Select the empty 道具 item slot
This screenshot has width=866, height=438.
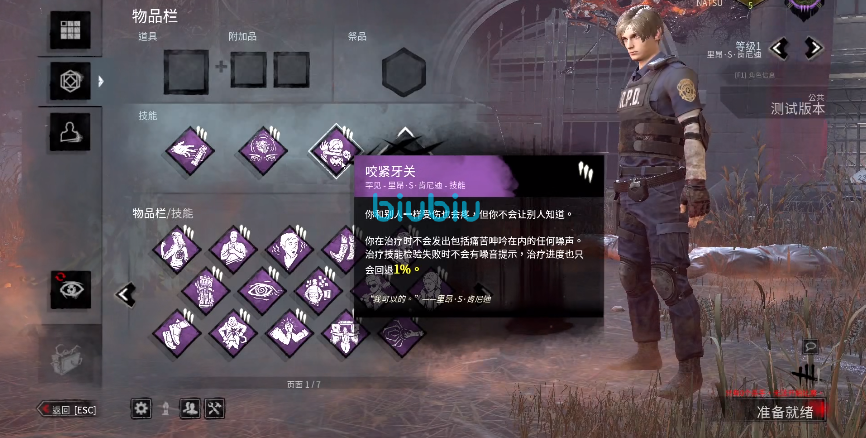click(x=186, y=72)
